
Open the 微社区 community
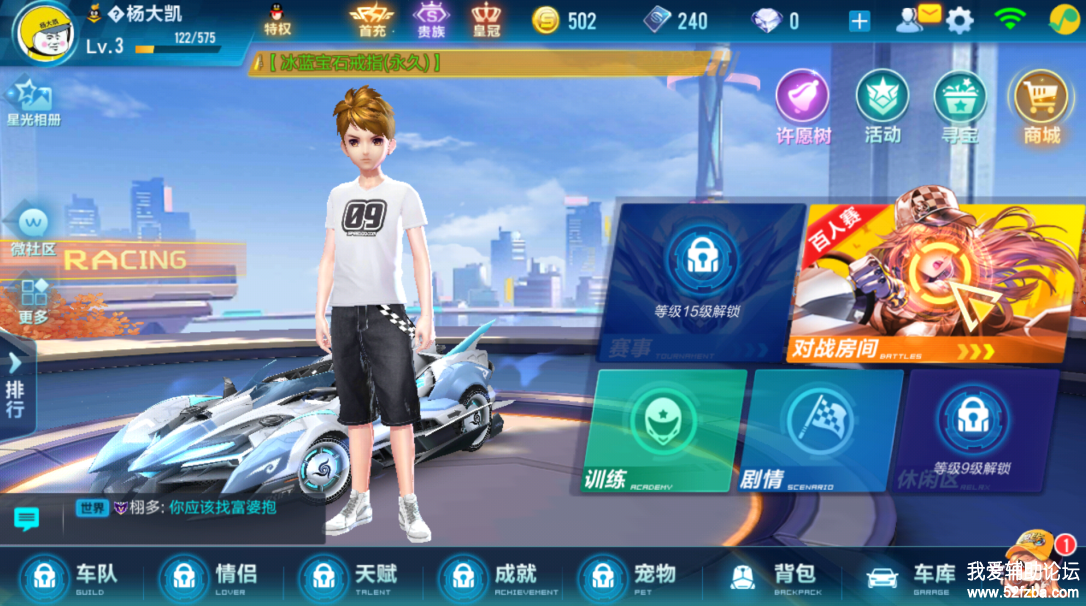coord(32,230)
